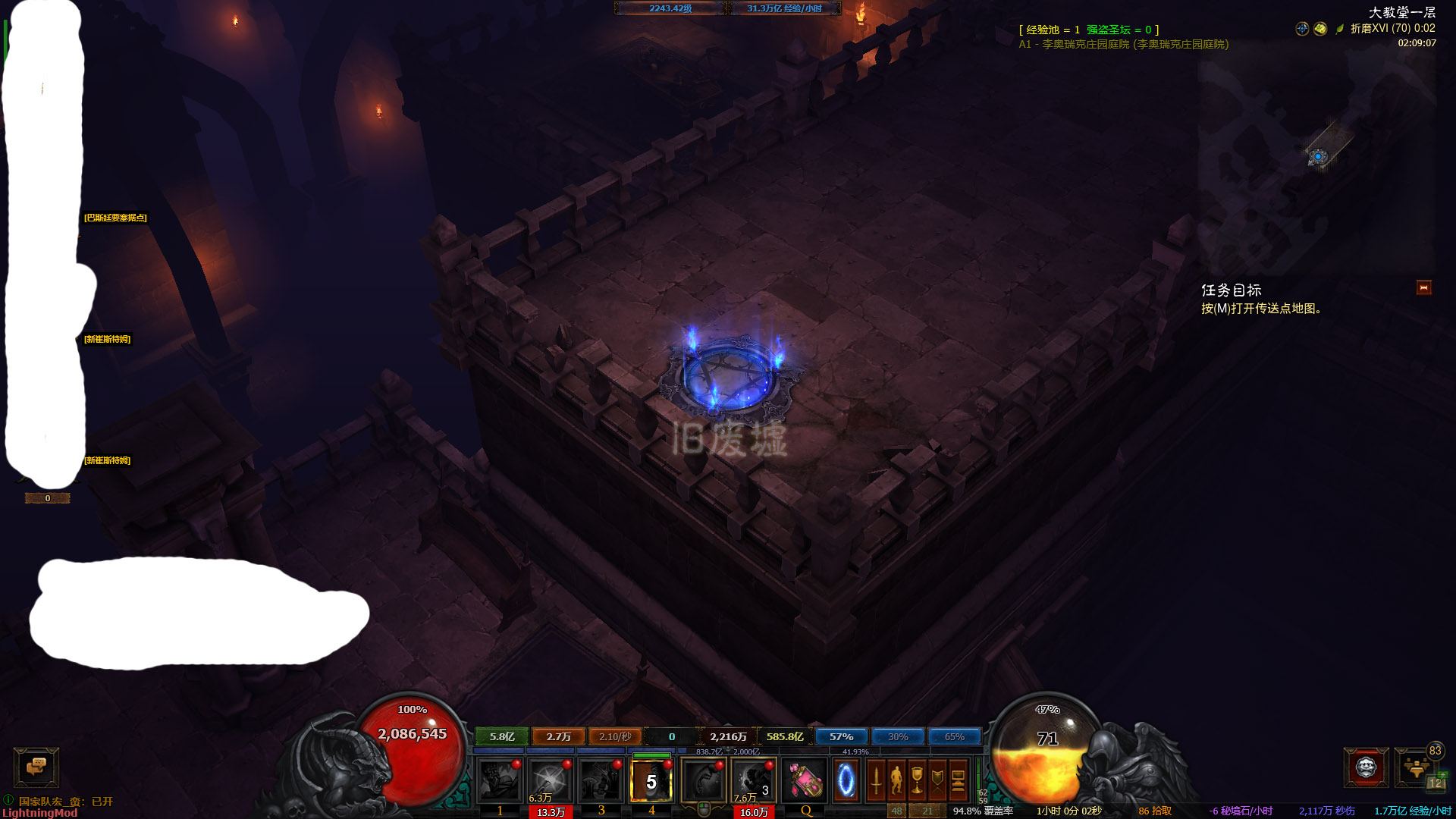
Task: Trigger the skill in hotbar slot 2
Action: pyautogui.click(x=550, y=780)
